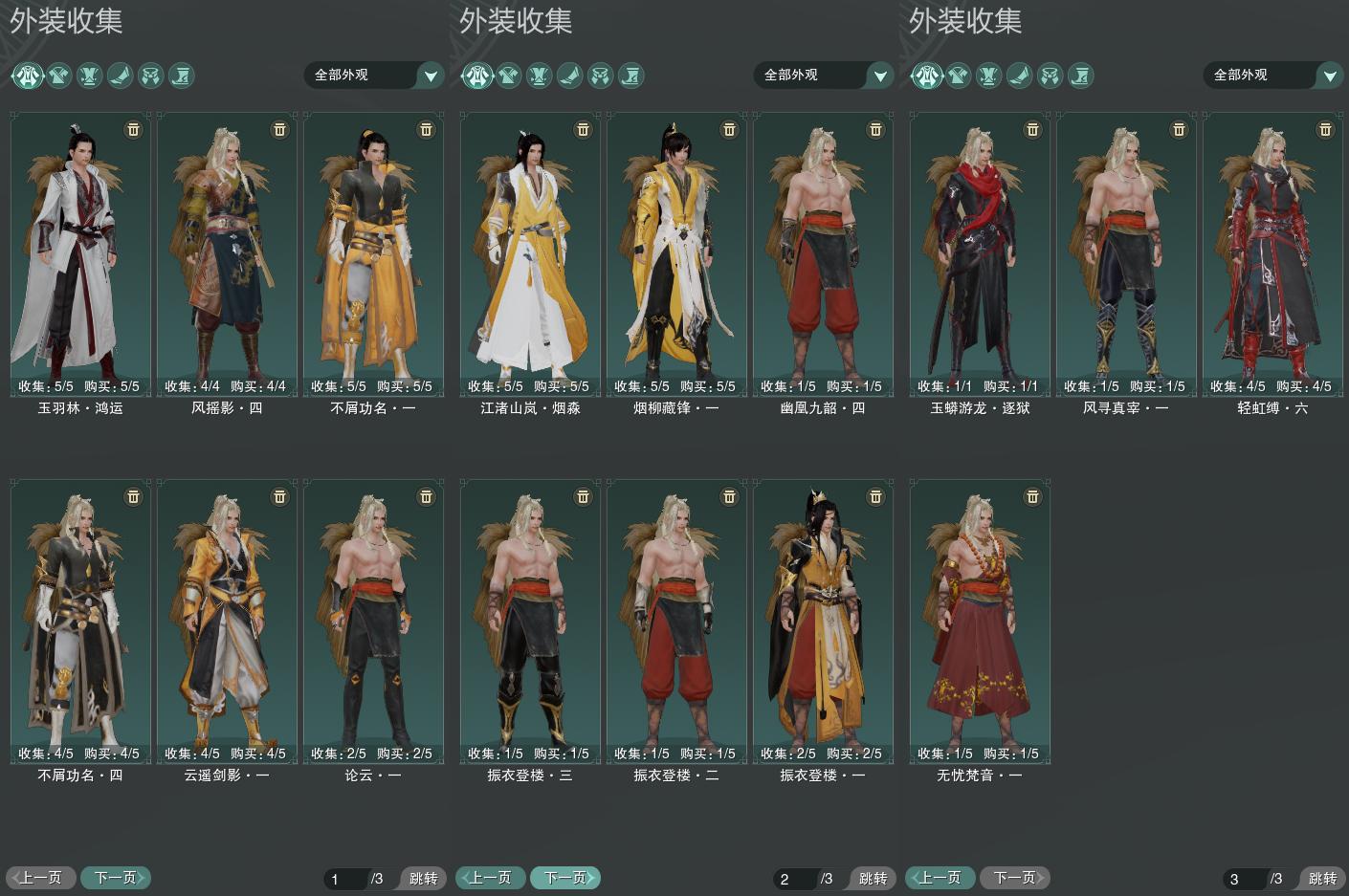Pick the 不屑功名·一 outfit card
1349x896 pixels.
coord(373,253)
